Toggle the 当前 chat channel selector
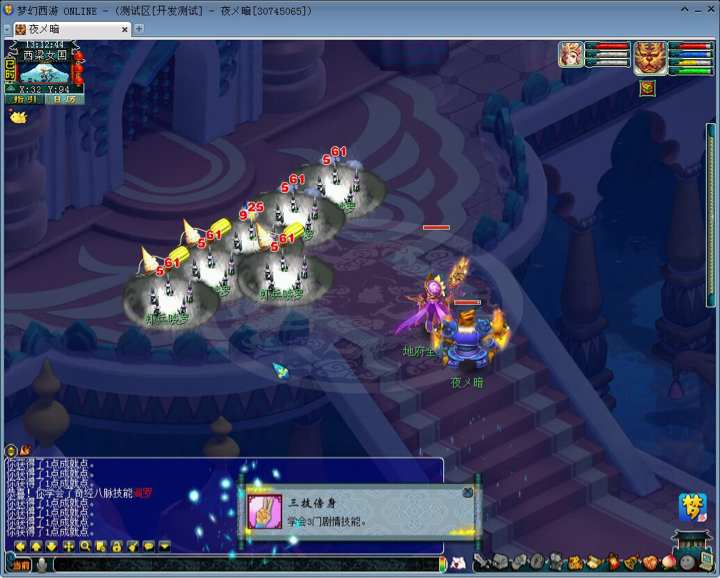 (x=21, y=565)
